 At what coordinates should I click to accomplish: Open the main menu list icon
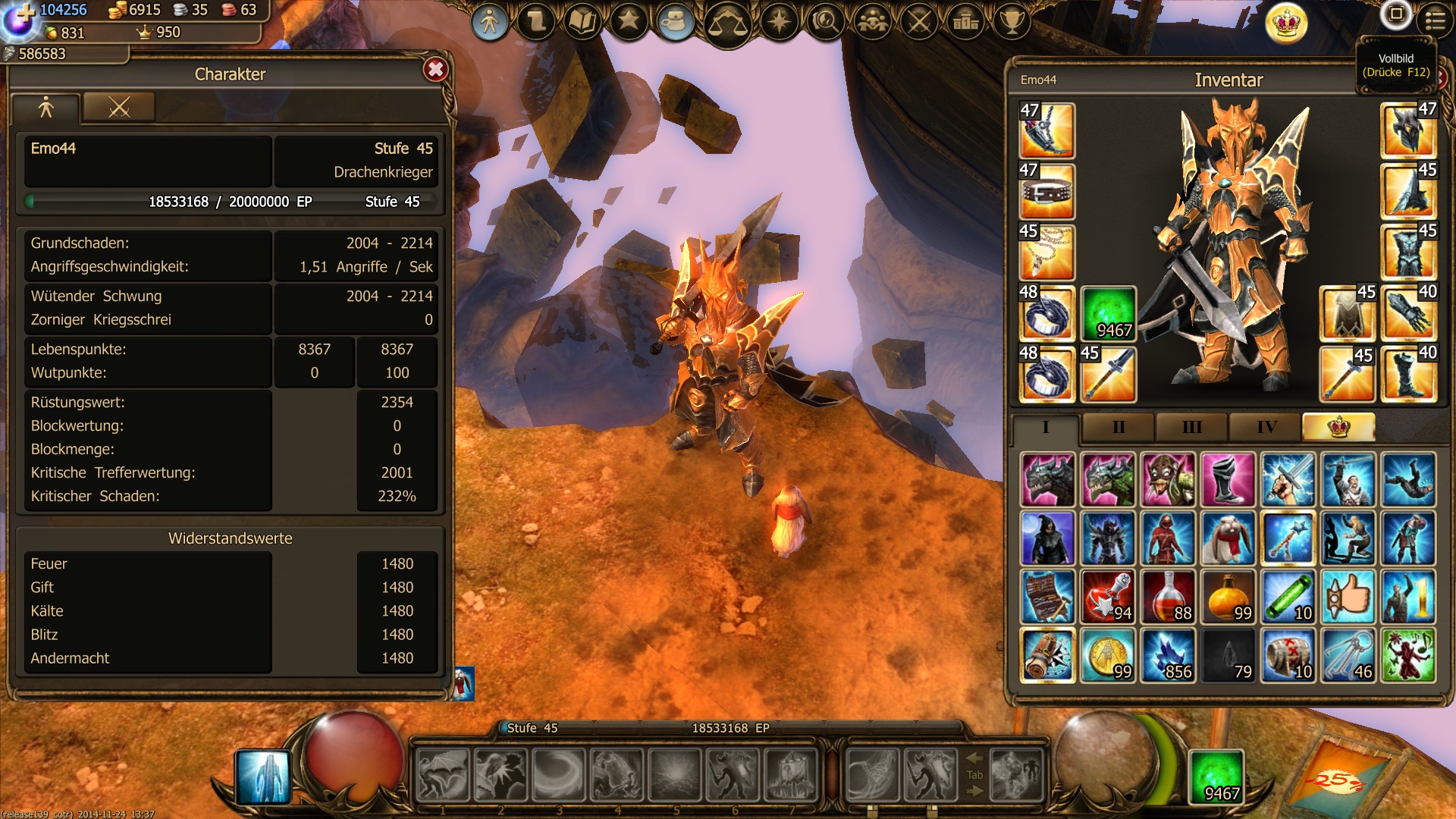click(1435, 20)
